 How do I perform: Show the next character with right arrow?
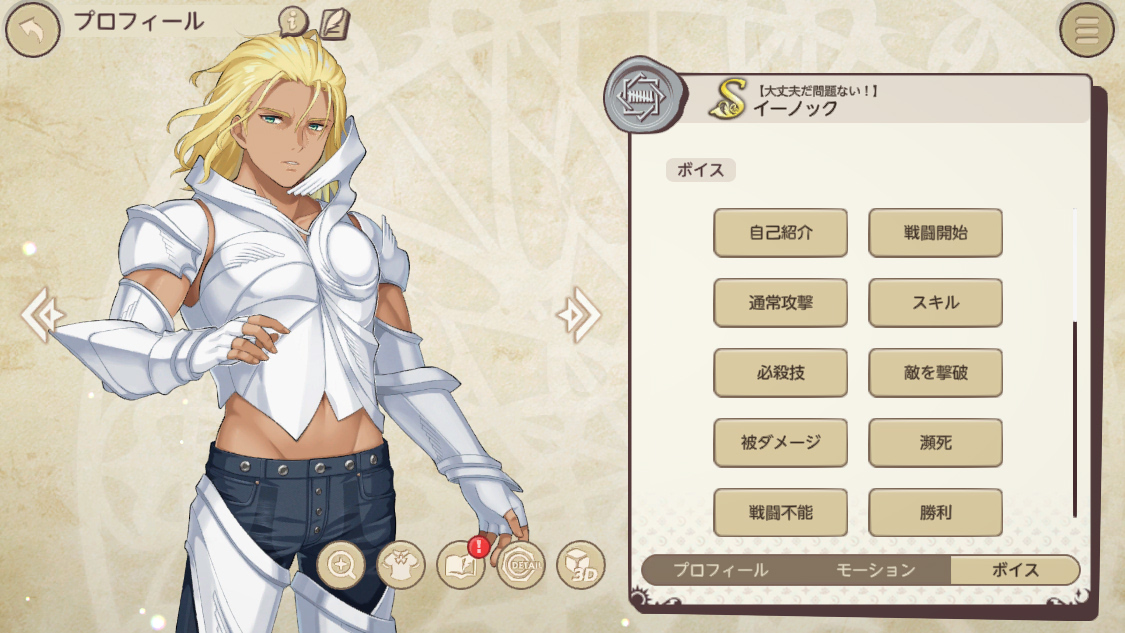pos(578,315)
